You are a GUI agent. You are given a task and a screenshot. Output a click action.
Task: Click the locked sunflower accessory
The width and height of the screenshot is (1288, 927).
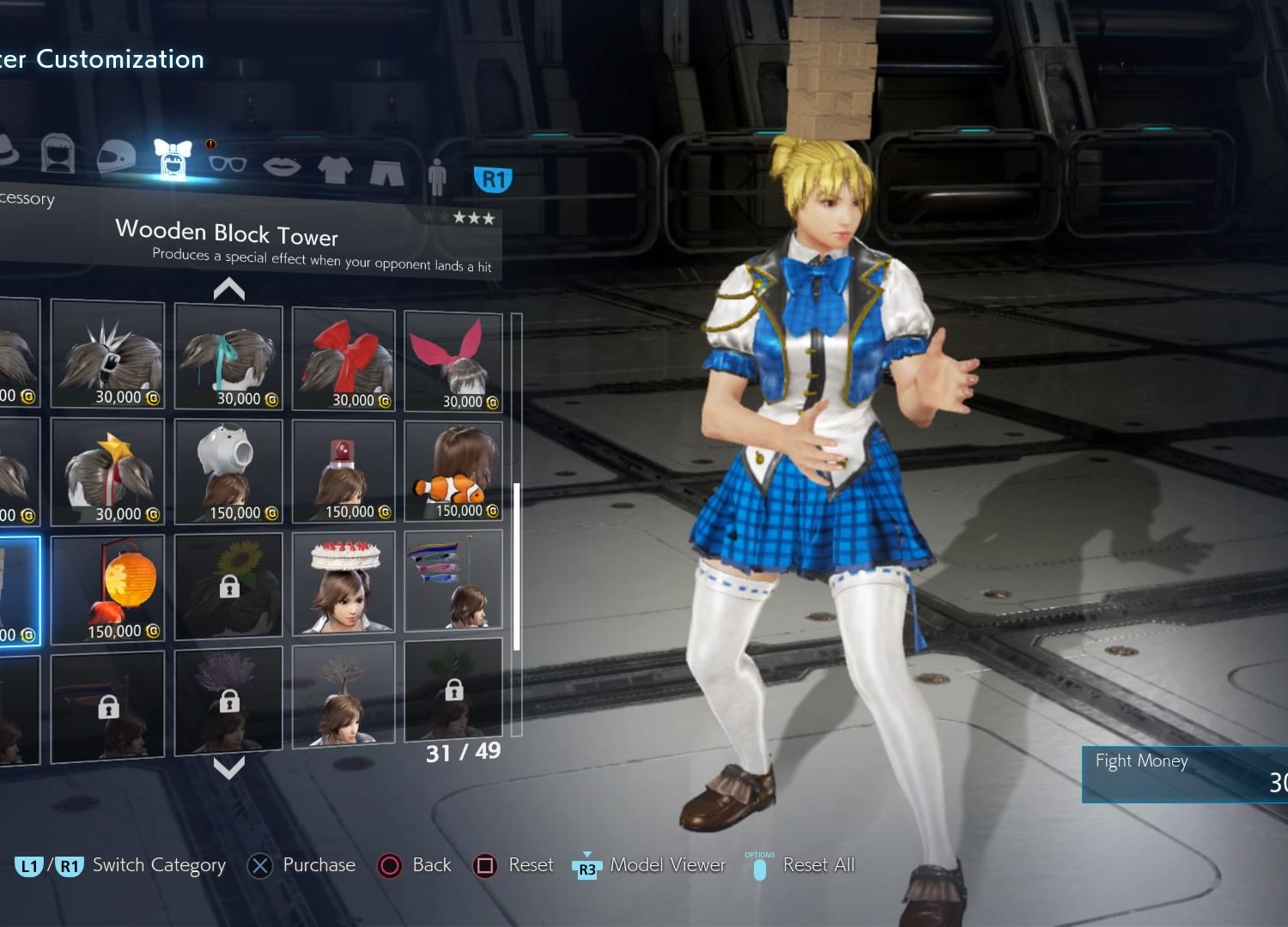click(228, 585)
